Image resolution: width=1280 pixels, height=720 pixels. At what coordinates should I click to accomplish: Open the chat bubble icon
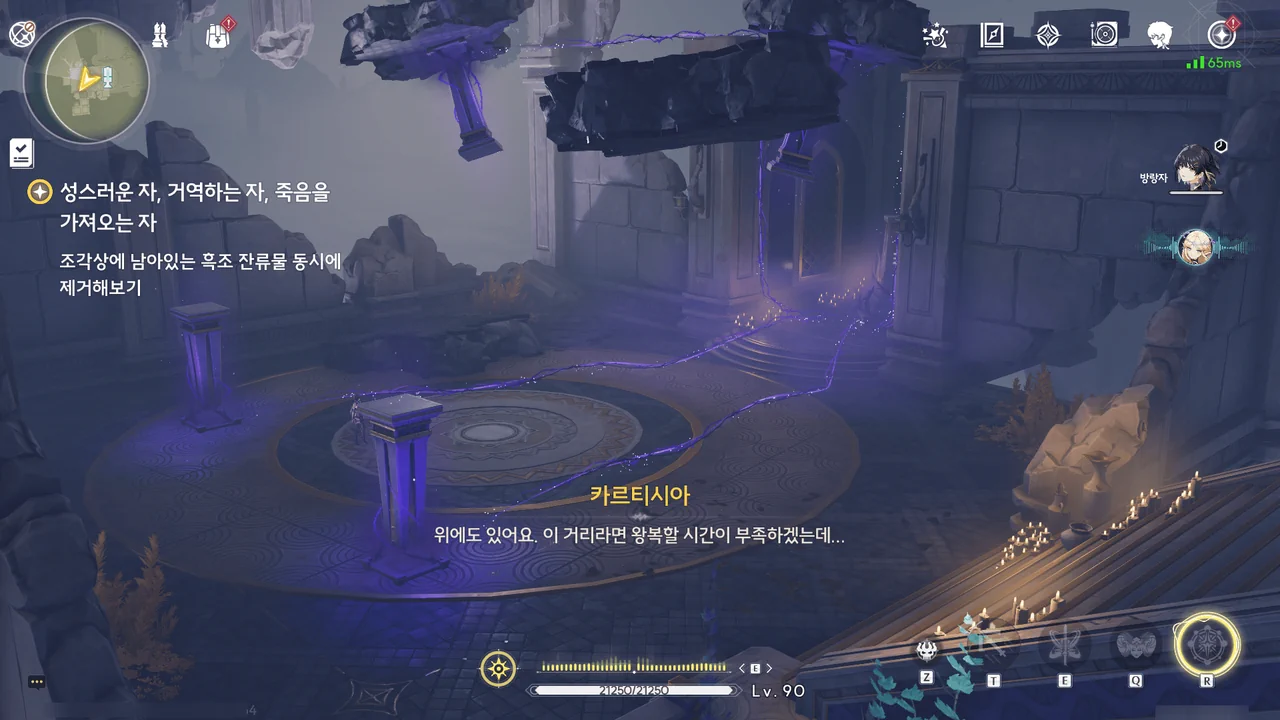tap(37, 682)
